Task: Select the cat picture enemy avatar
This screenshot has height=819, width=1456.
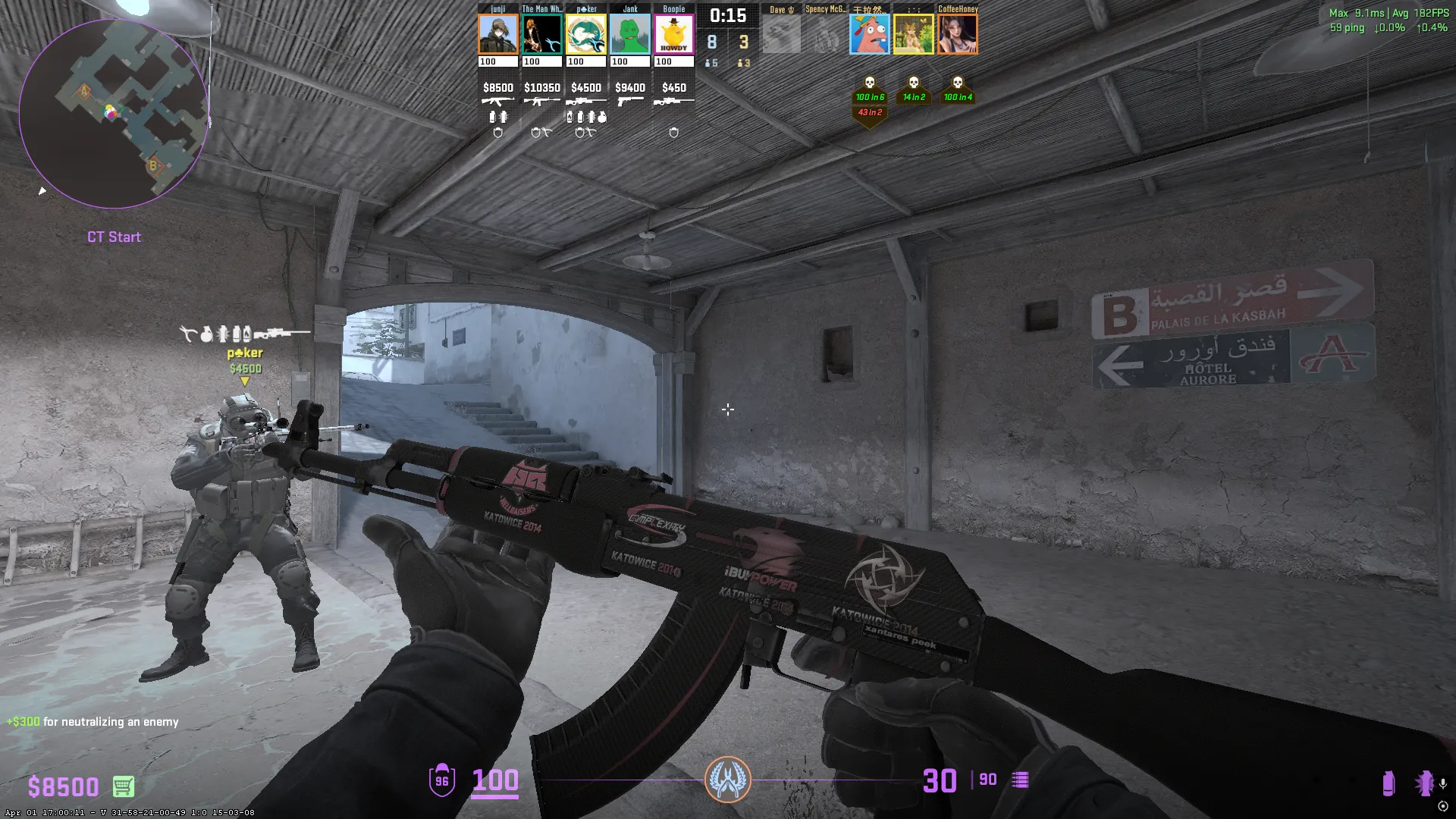Action: 914,34
